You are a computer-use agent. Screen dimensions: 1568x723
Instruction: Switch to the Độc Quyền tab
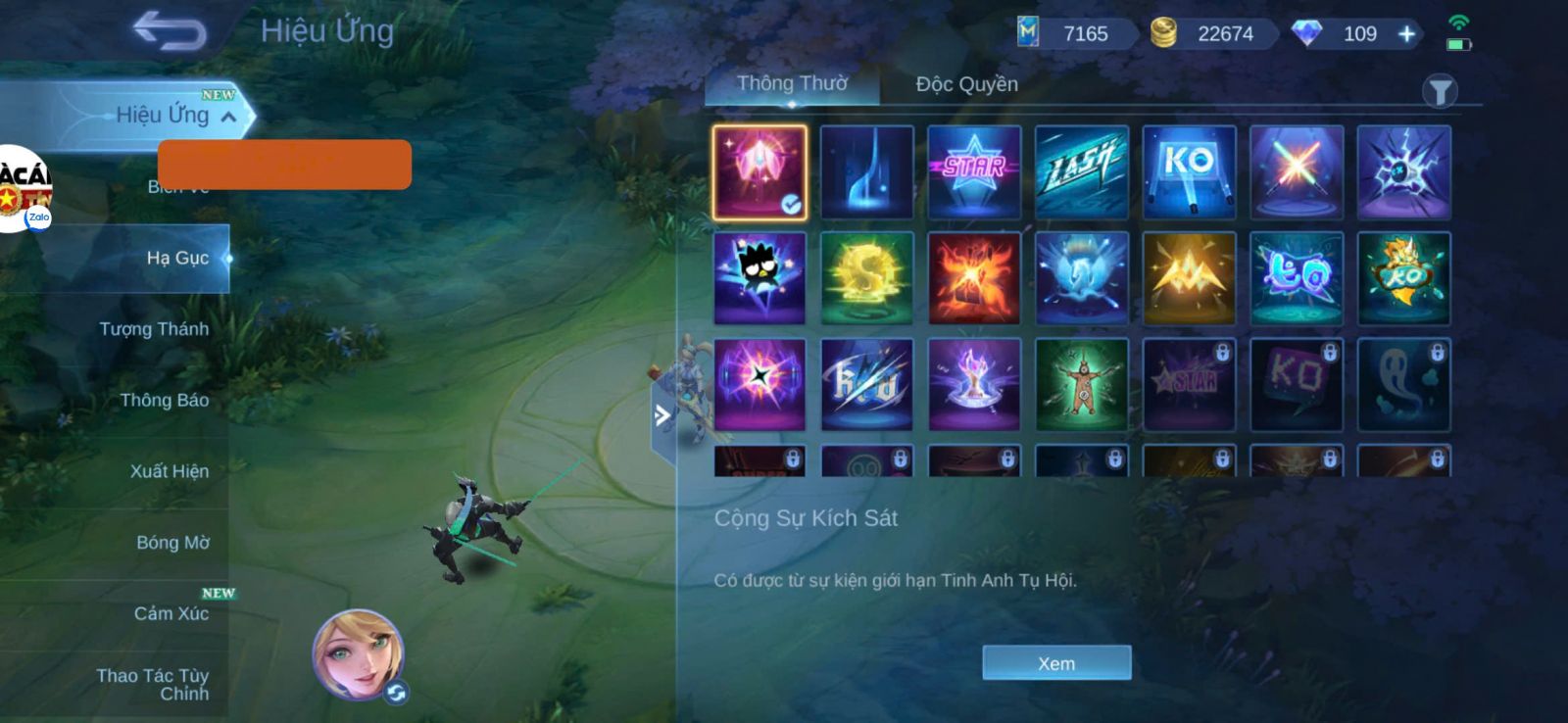[966, 84]
